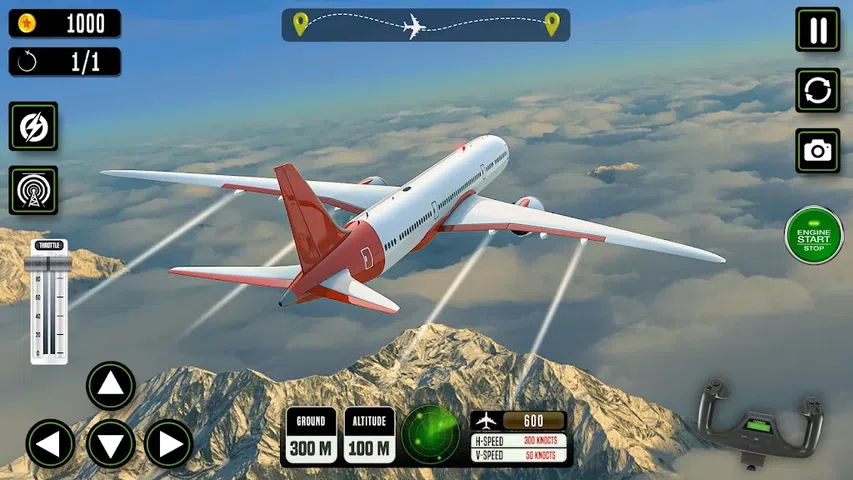
Task: Adjust the throttle slider
Action: click(49, 302)
